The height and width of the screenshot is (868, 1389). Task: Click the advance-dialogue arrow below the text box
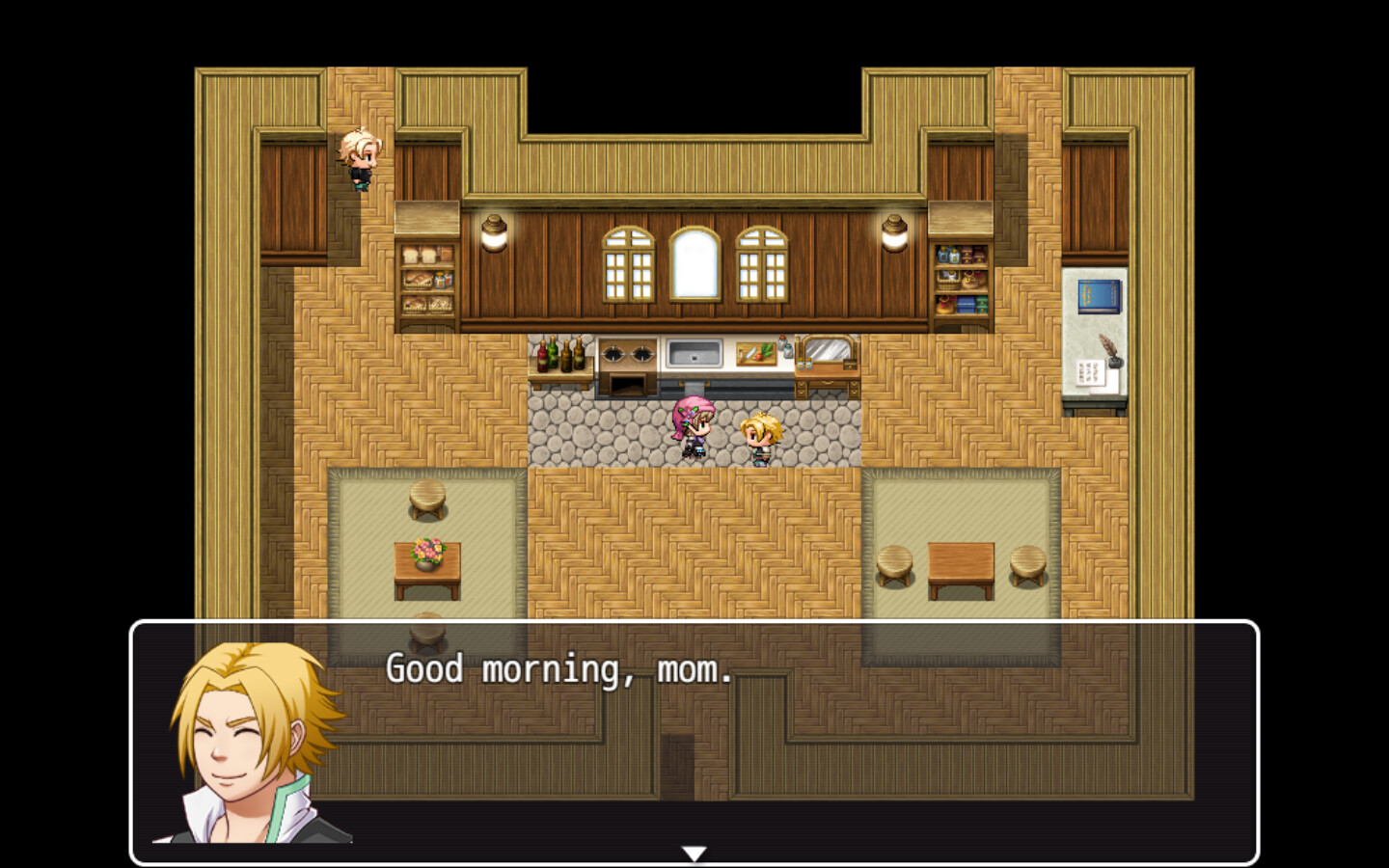(x=694, y=853)
